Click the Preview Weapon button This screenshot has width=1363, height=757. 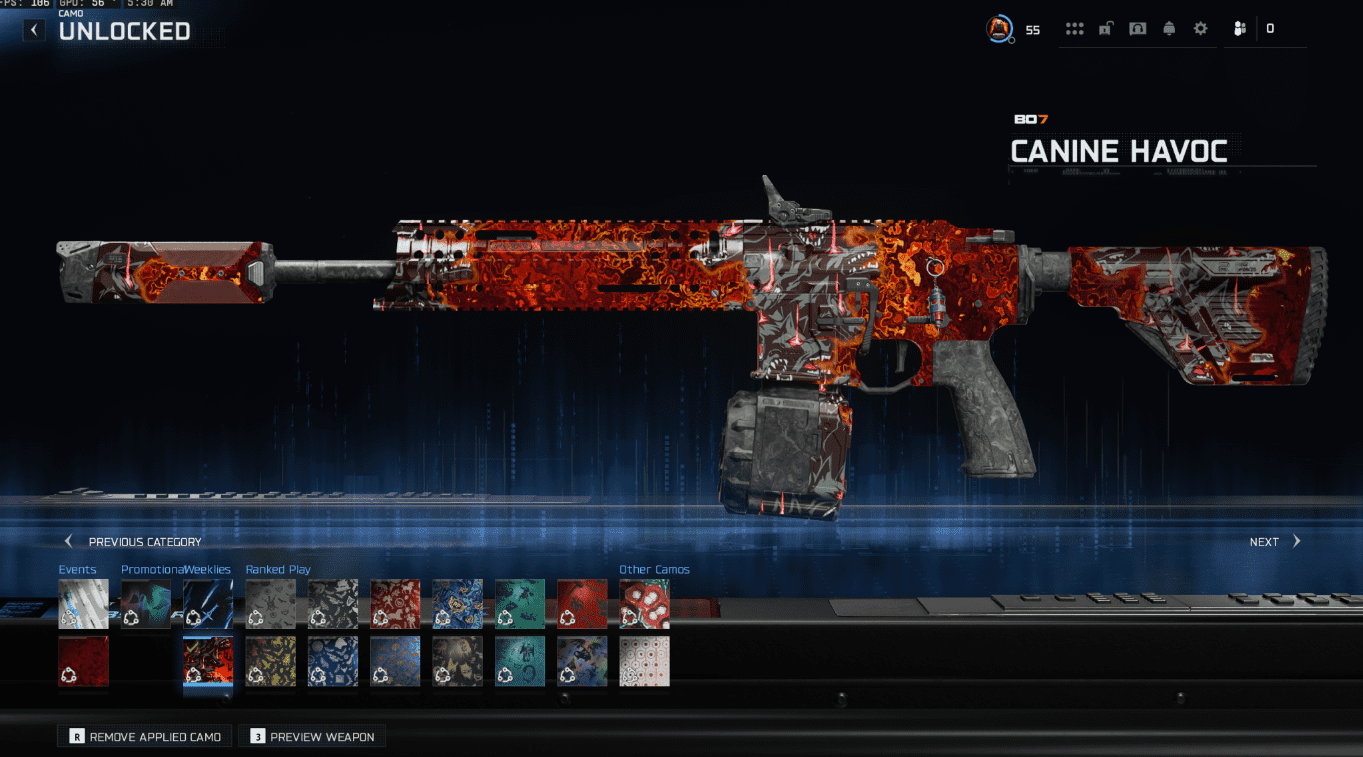[312, 737]
